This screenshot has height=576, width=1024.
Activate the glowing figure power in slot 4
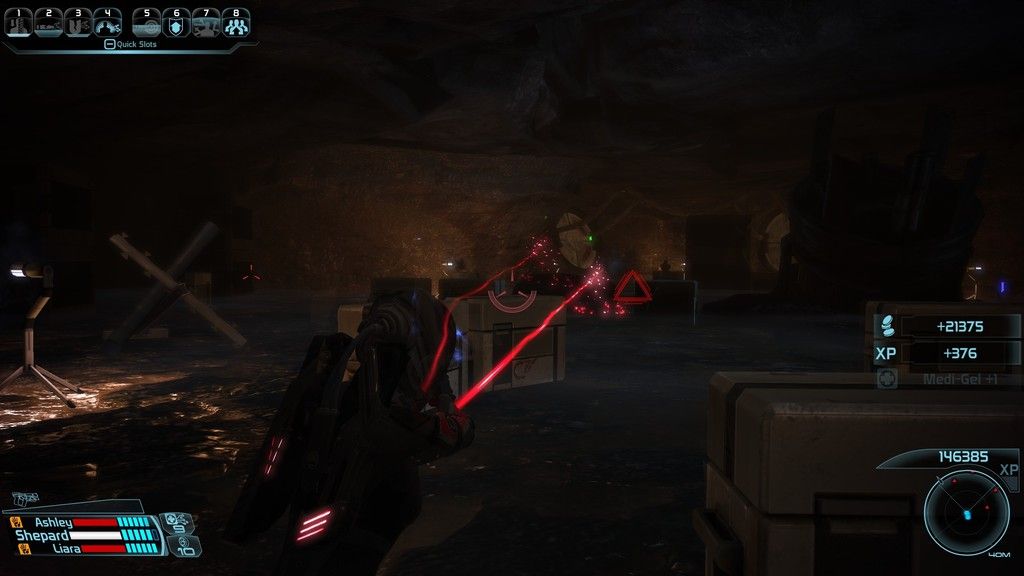coord(107,23)
